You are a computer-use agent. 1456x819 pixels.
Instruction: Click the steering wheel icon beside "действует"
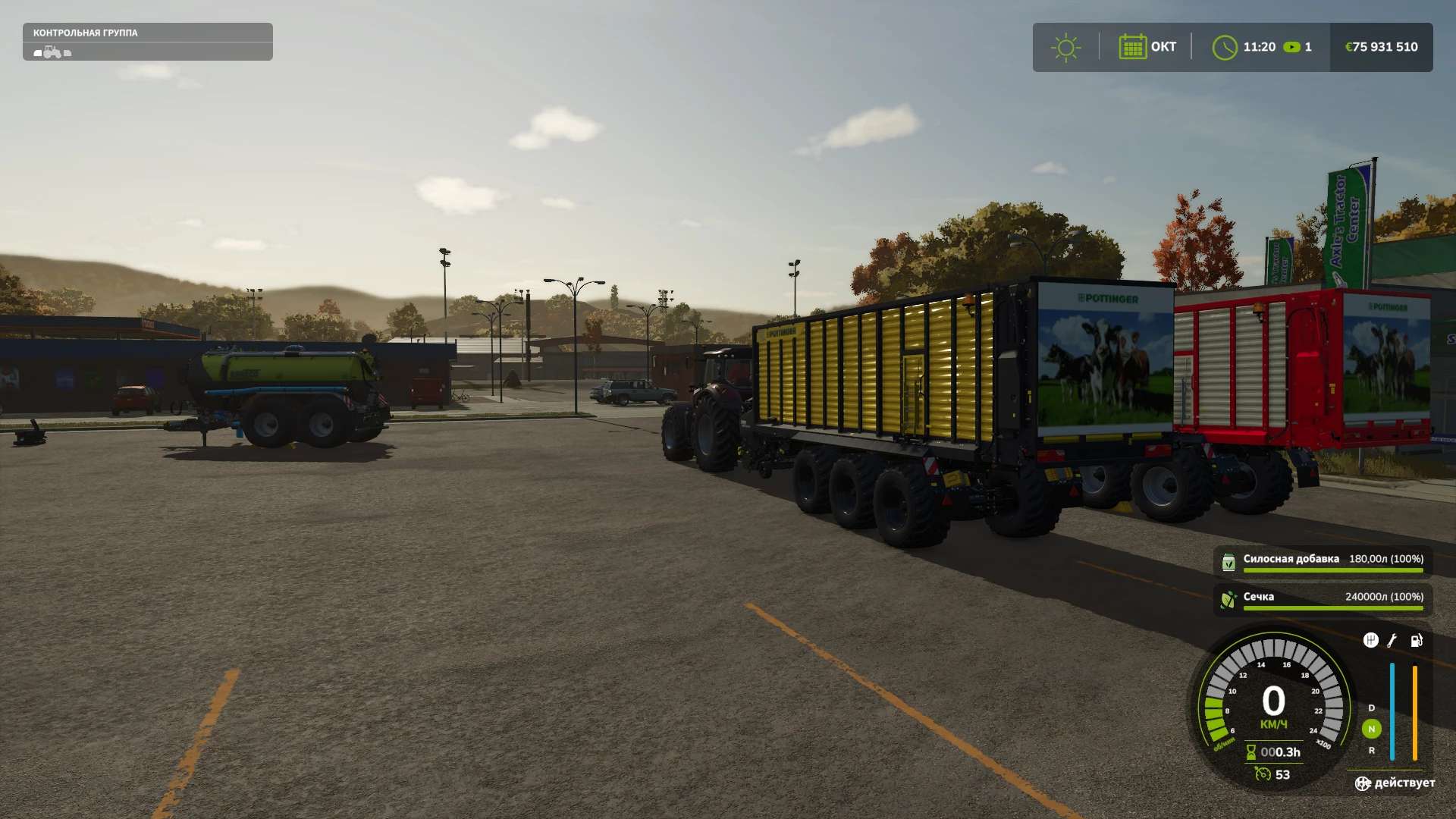tap(1363, 783)
